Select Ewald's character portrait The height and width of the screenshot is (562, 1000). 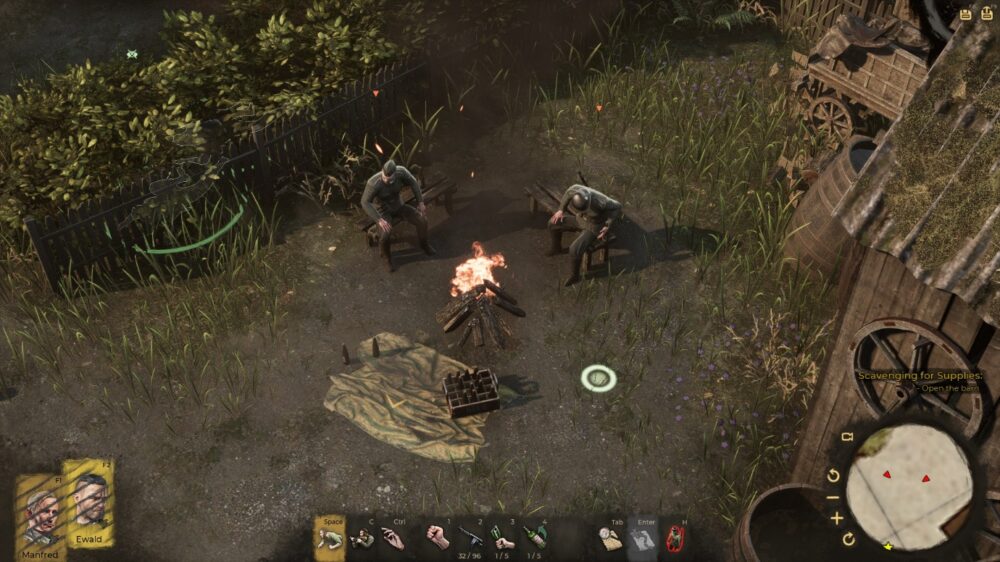click(x=89, y=498)
